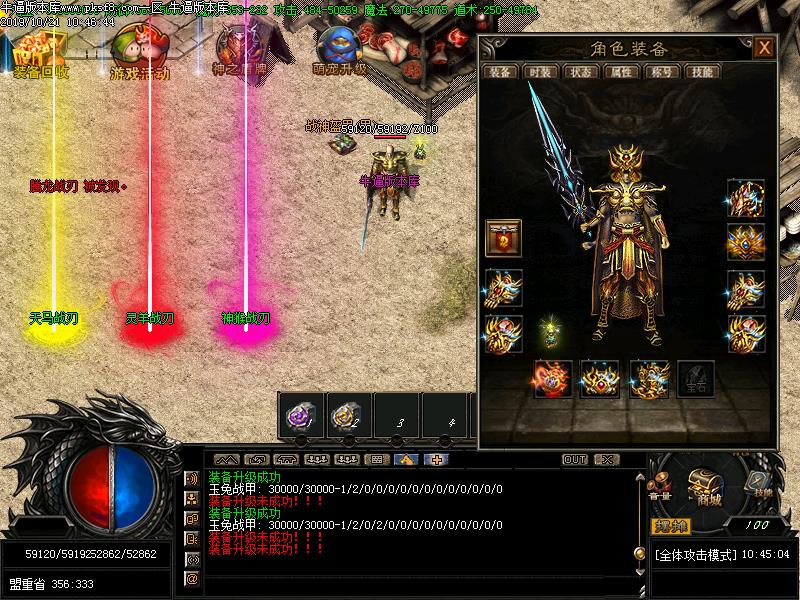Open the 商城 shop chest

(706, 488)
